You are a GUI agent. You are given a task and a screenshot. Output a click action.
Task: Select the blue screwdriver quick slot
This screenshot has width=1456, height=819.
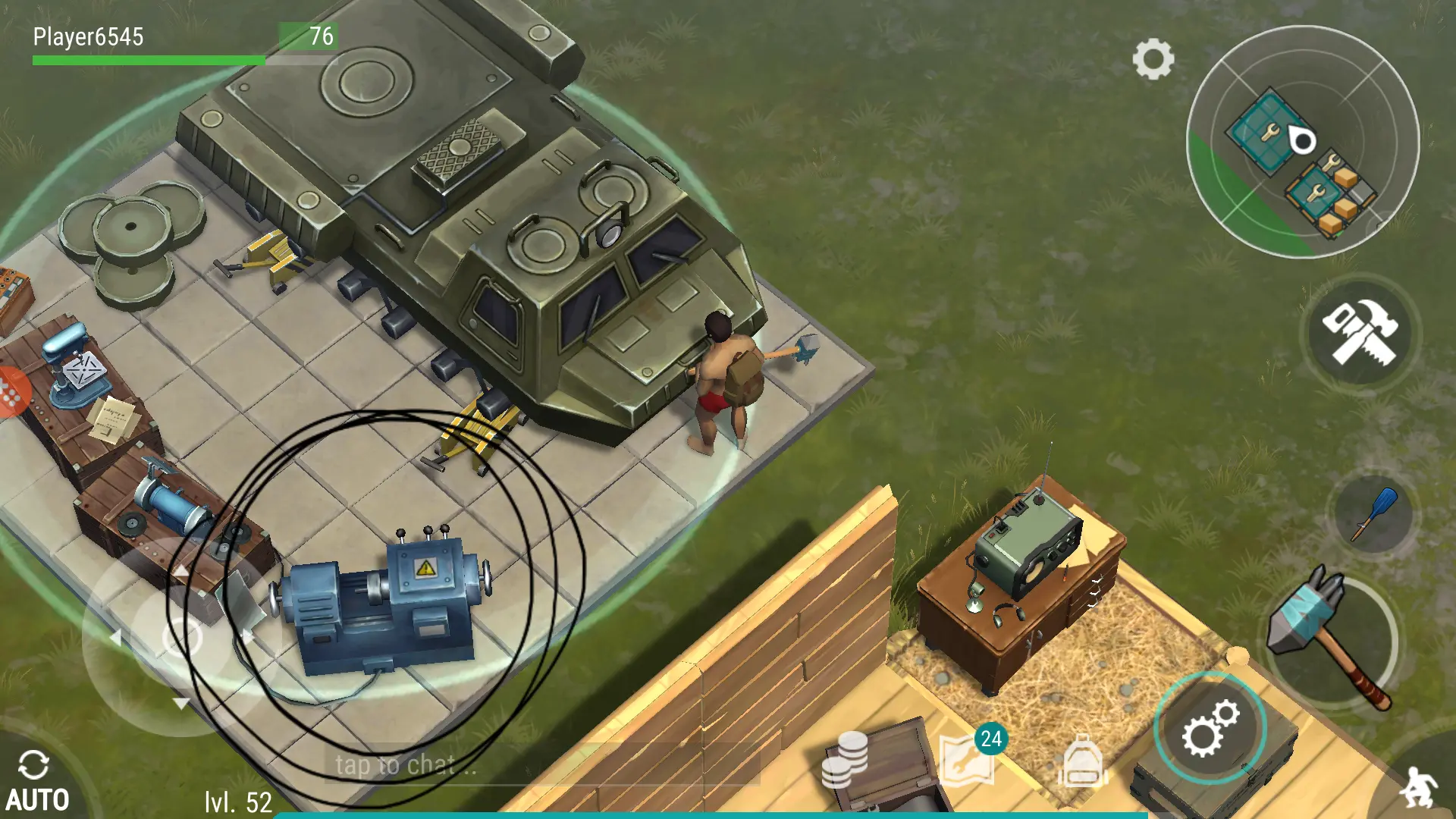1373,515
